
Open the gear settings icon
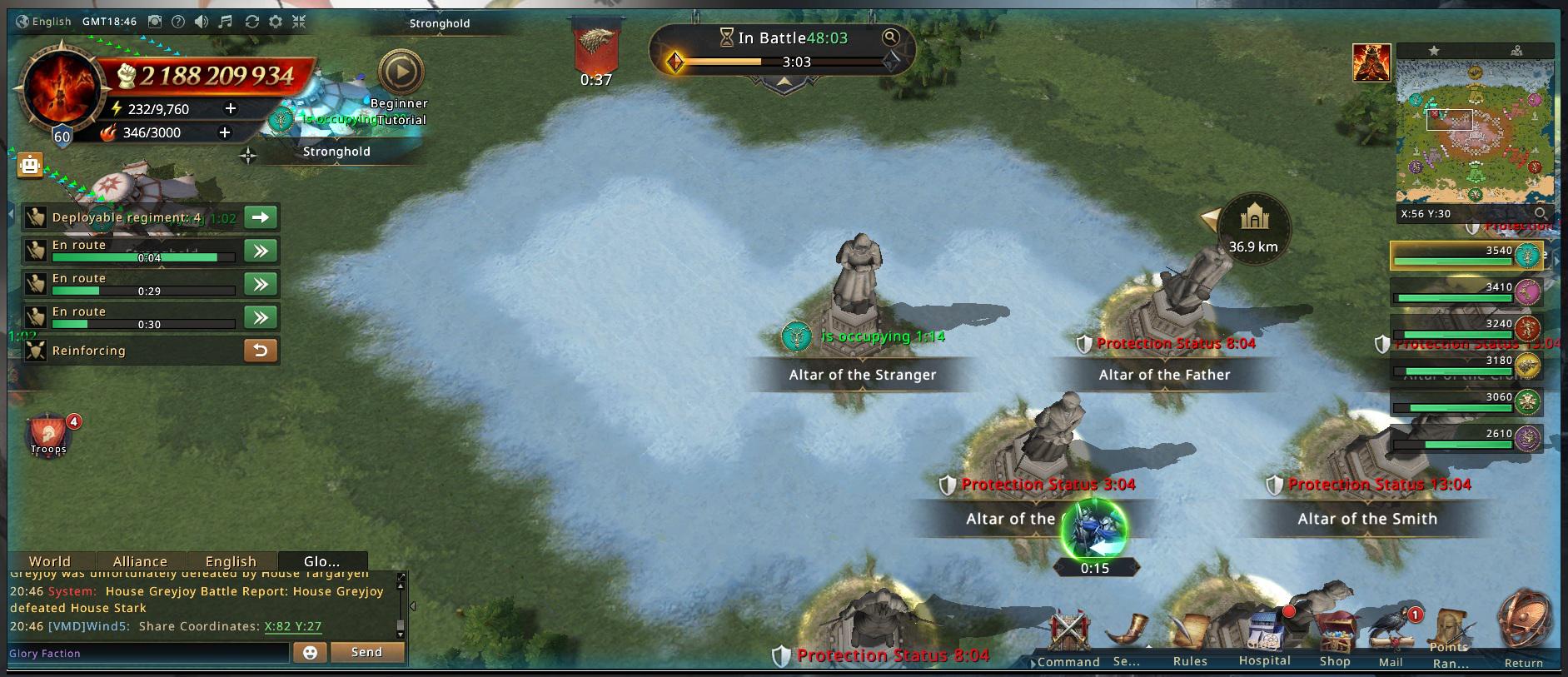coord(276,22)
